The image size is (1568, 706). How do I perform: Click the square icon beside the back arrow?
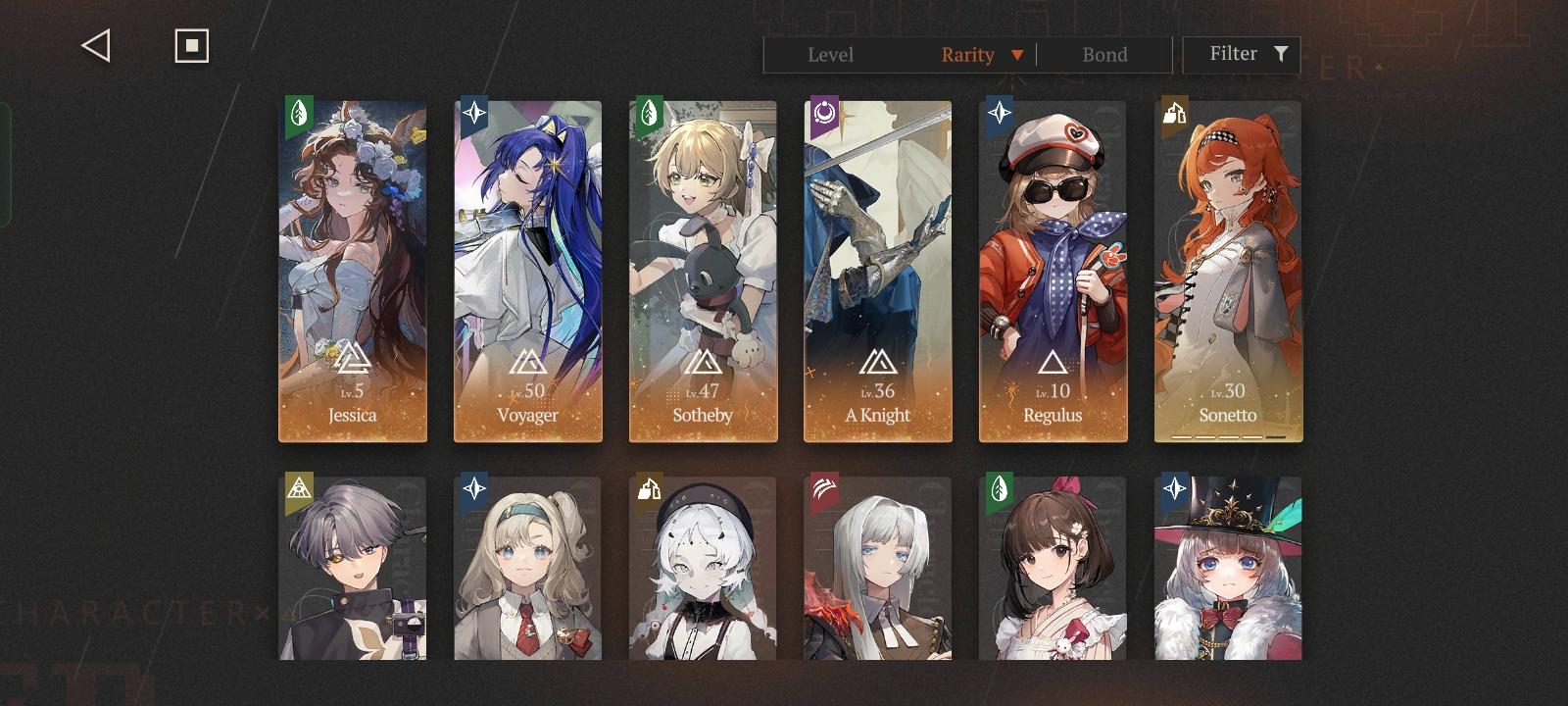190,44
